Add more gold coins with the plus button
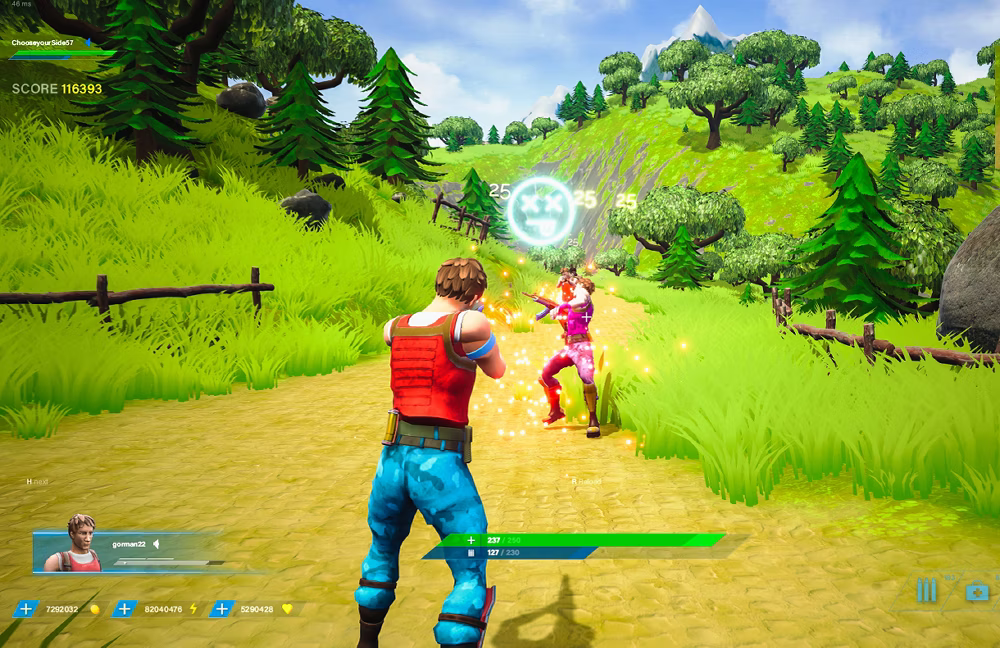 coord(26,608)
